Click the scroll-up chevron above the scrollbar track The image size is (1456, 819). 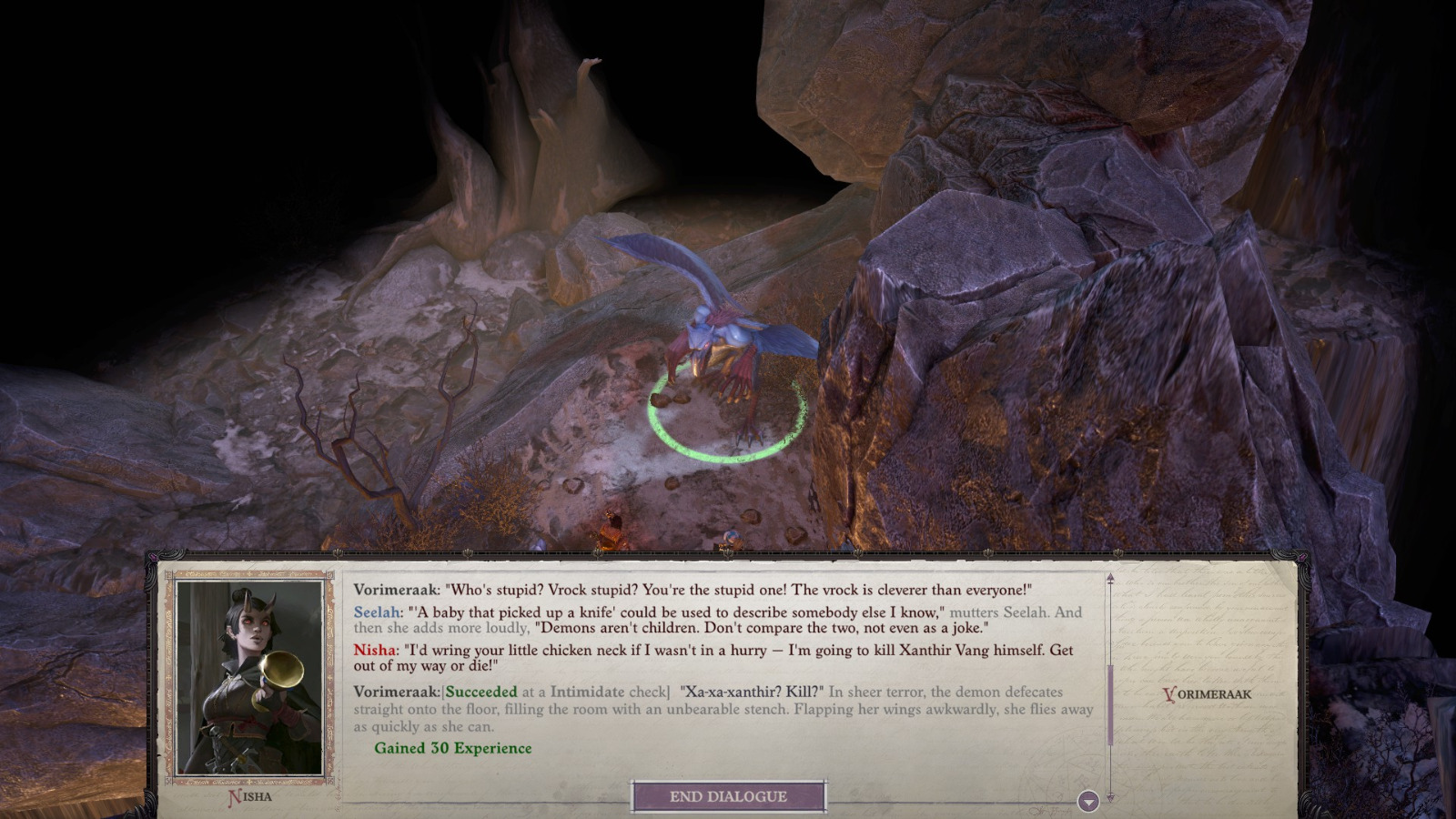tap(1109, 575)
